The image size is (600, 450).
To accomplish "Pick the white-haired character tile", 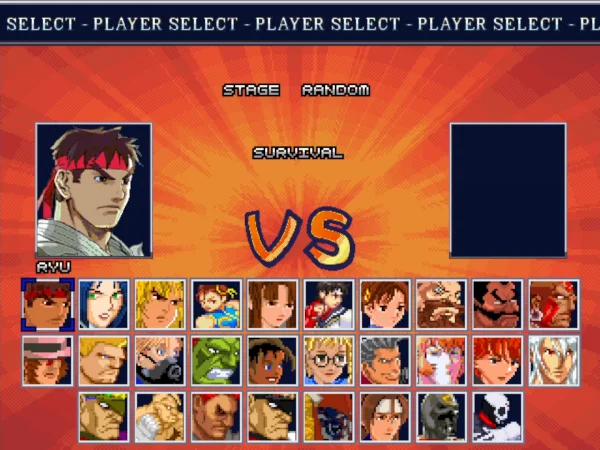I will click(x=553, y=361).
